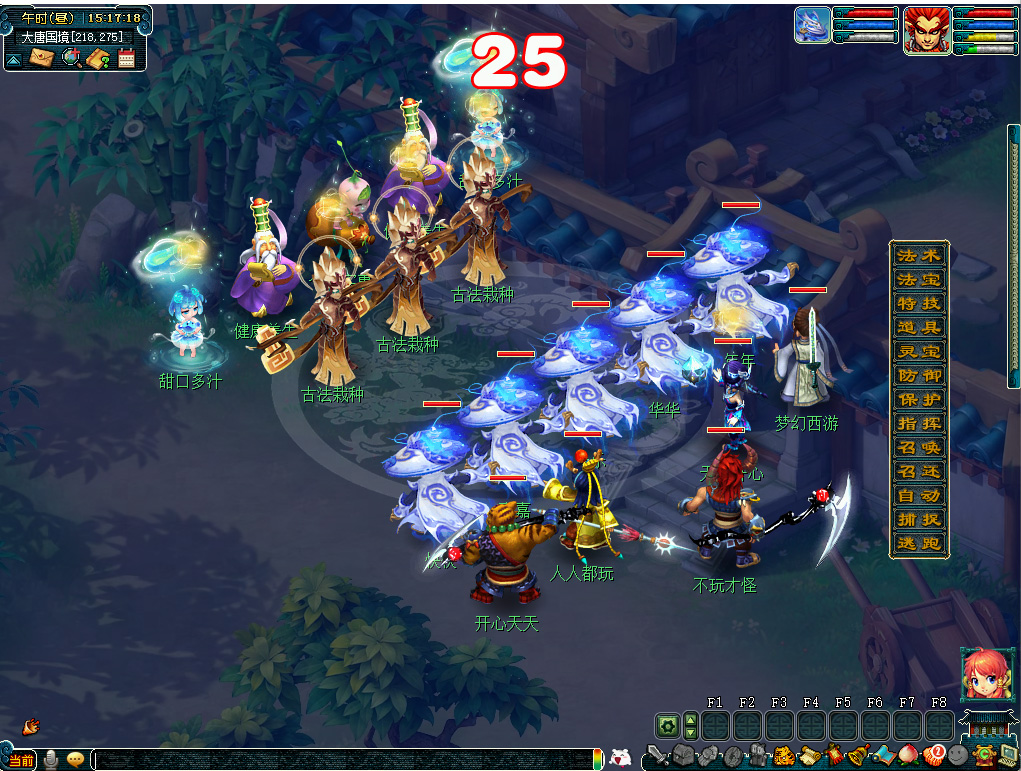Open the mail envelope icon
This screenshot has height=771, width=1021.
click(41, 58)
